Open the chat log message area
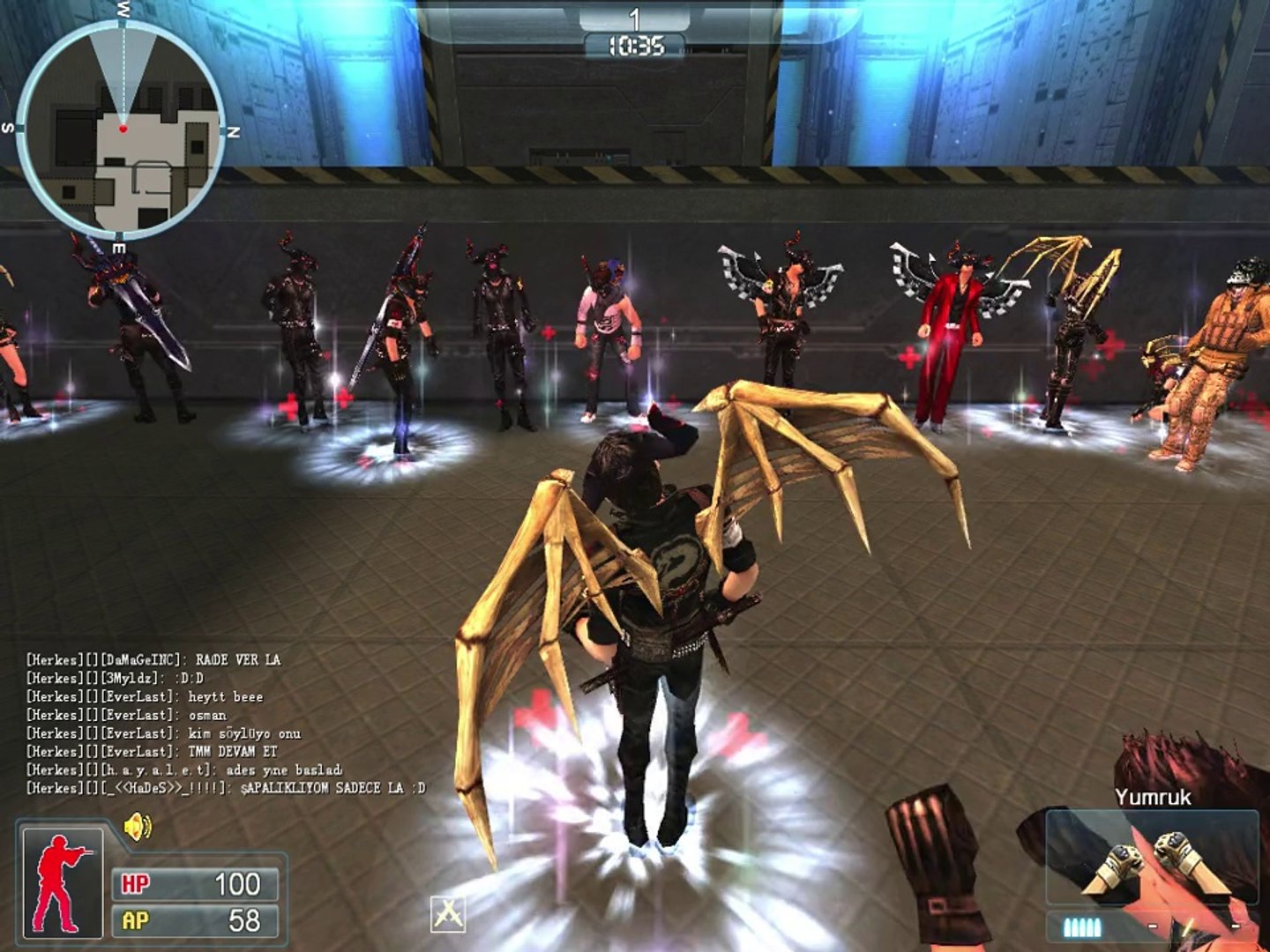The width and height of the screenshot is (1270, 952). coord(225,724)
